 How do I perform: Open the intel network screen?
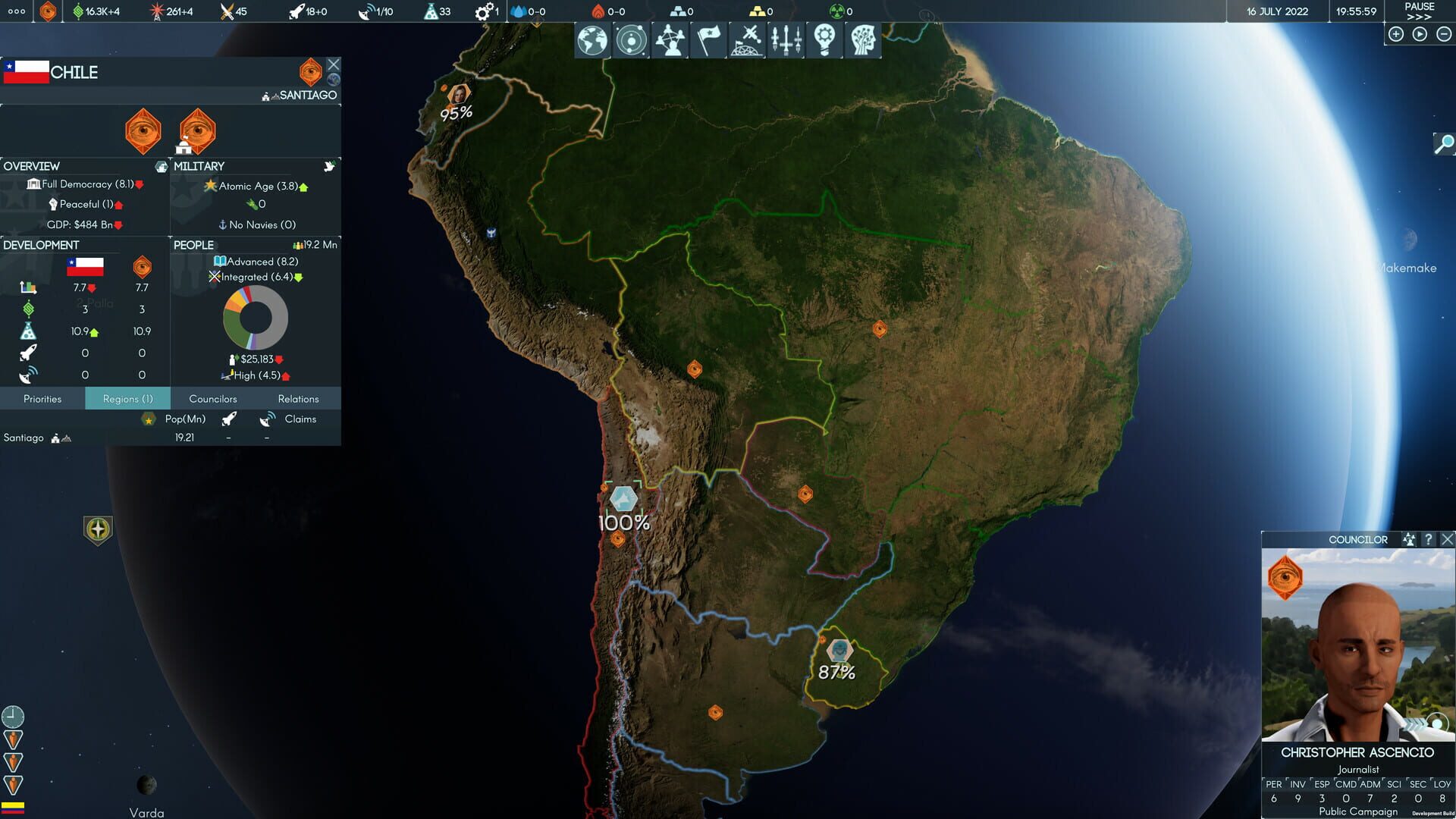point(671,39)
